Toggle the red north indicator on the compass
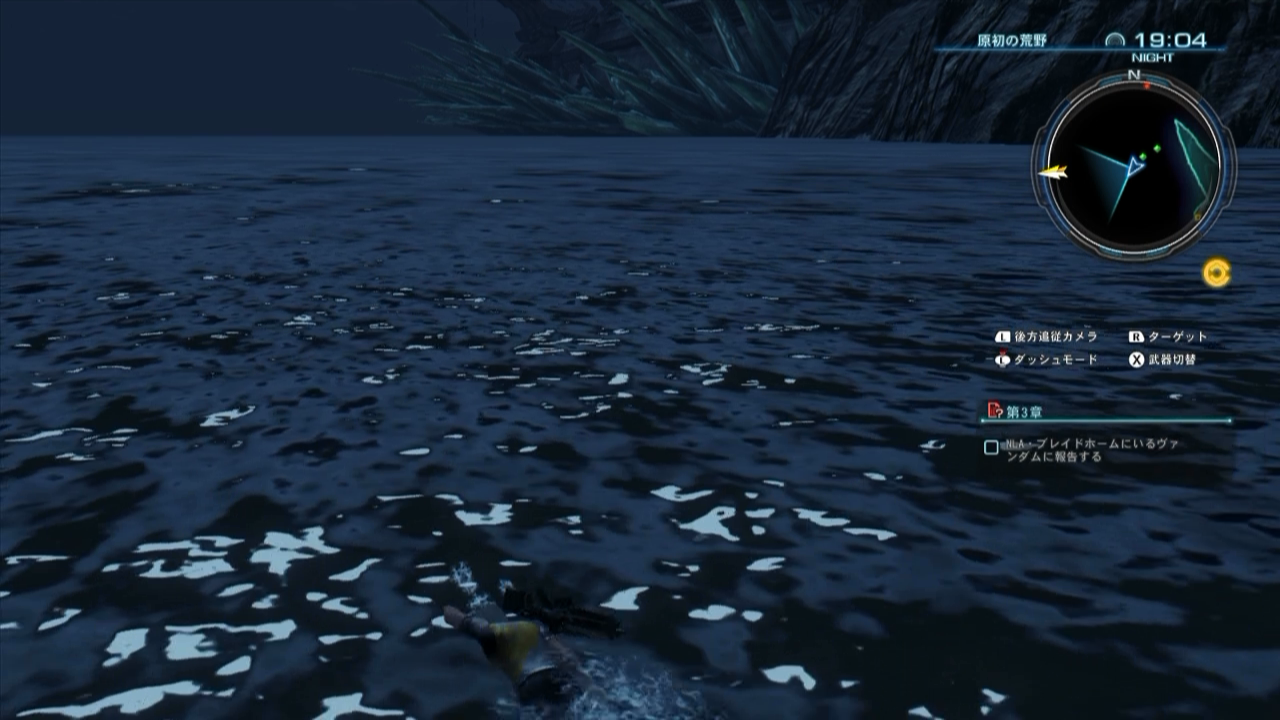1280x720 pixels. [1146, 83]
